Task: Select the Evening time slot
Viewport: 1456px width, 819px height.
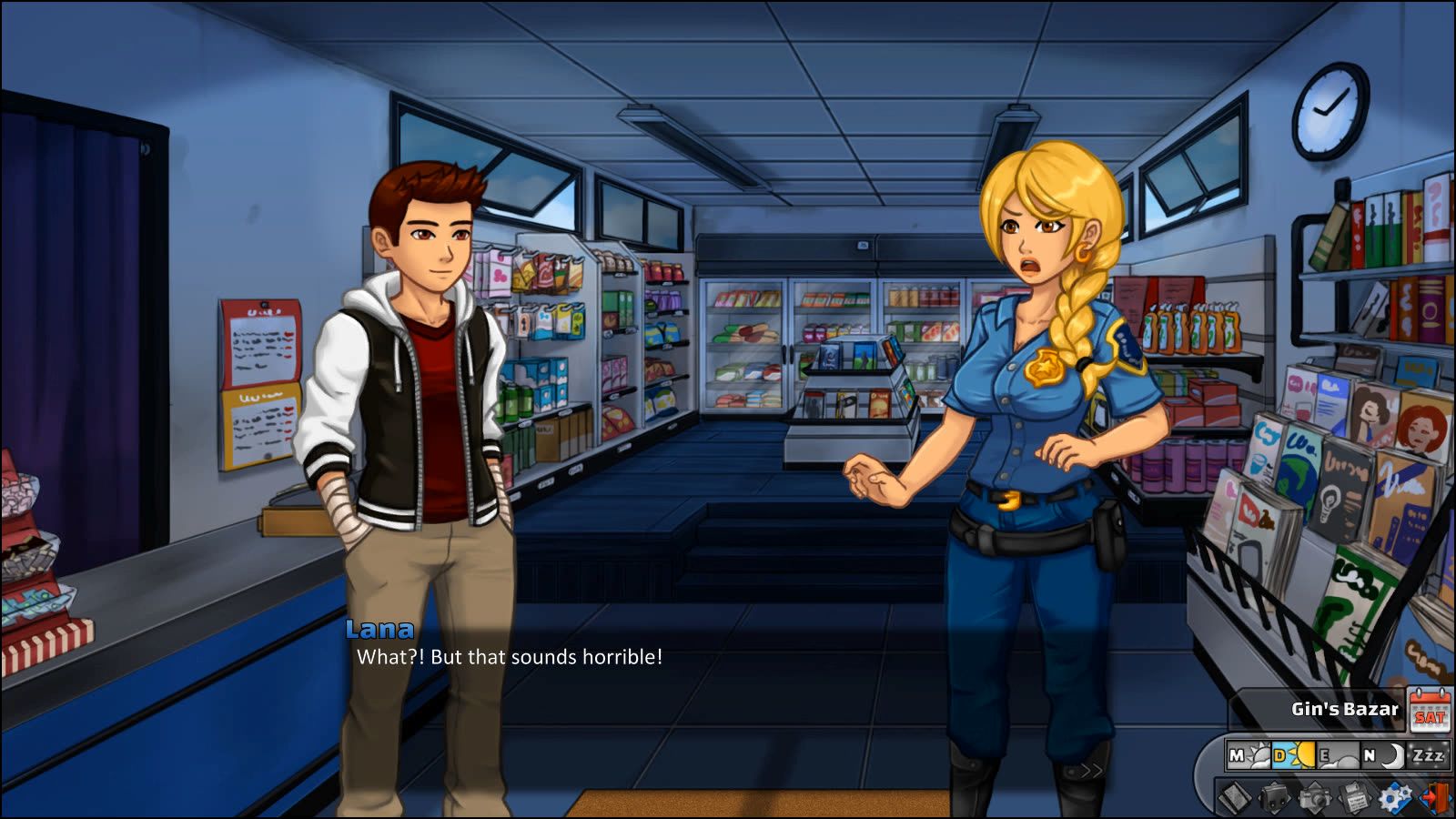Action: point(1337,755)
